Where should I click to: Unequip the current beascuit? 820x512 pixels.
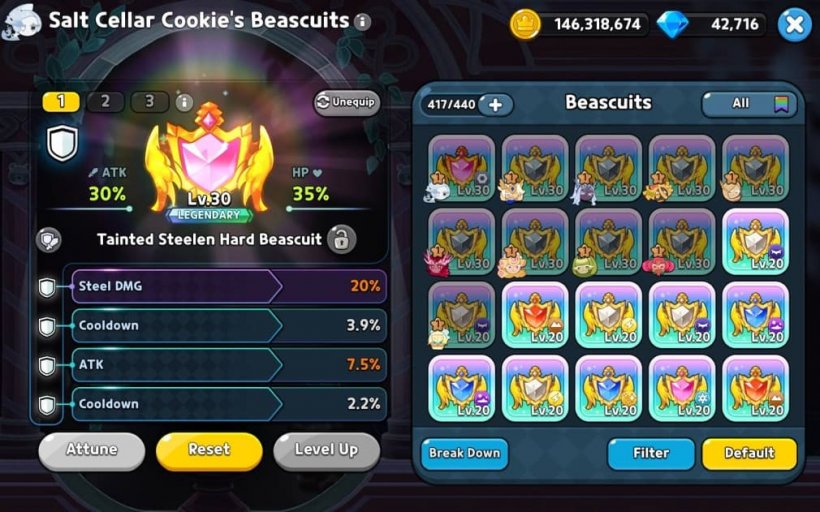point(347,102)
